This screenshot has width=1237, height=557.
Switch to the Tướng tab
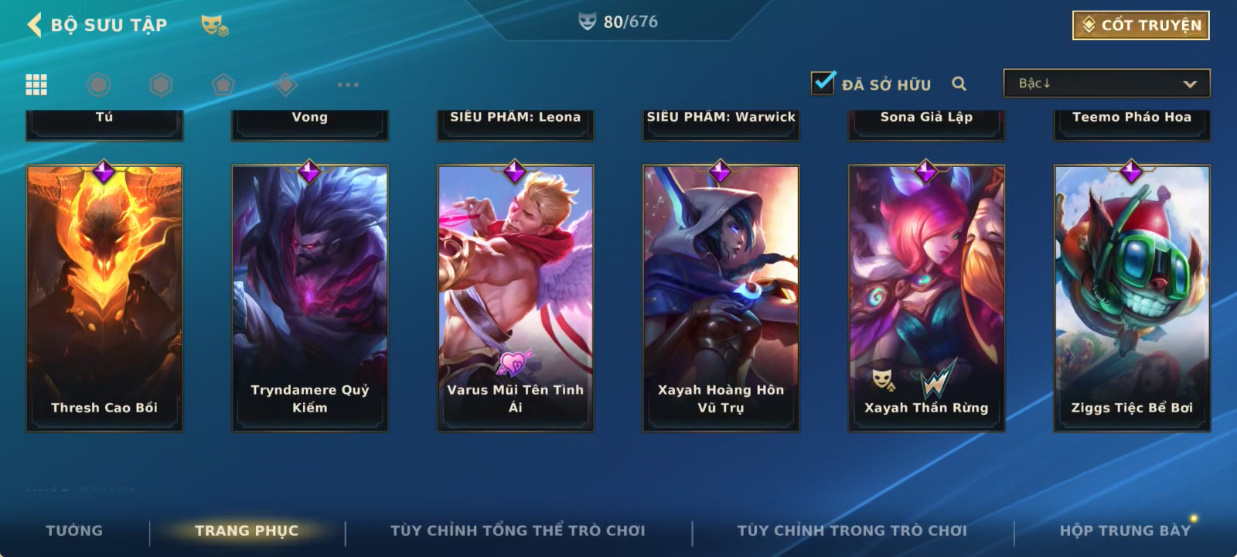(x=74, y=531)
